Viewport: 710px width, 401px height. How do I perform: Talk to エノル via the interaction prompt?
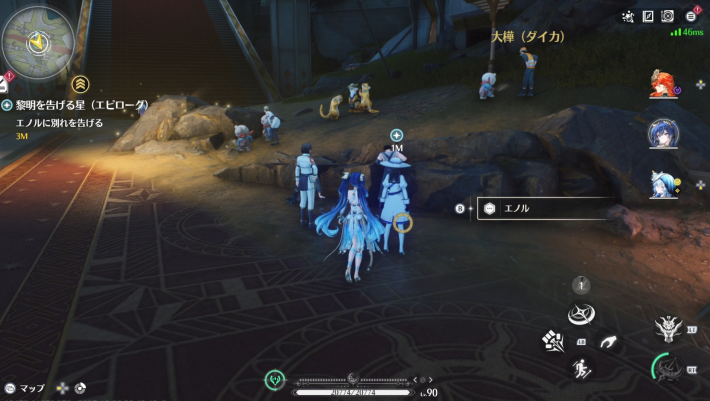click(x=540, y=209)
